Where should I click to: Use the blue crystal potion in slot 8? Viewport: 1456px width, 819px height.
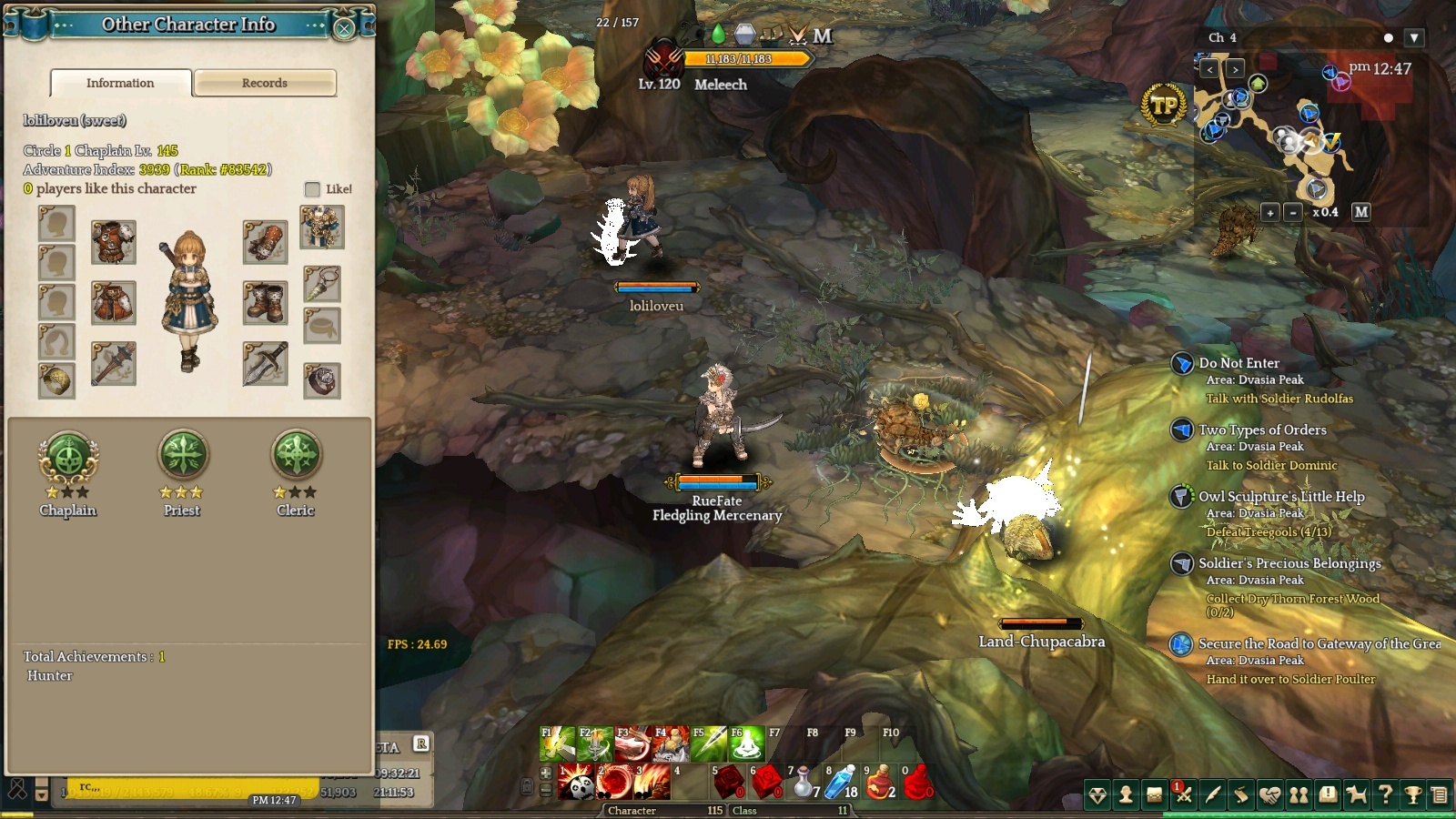(x=841, y=782)
